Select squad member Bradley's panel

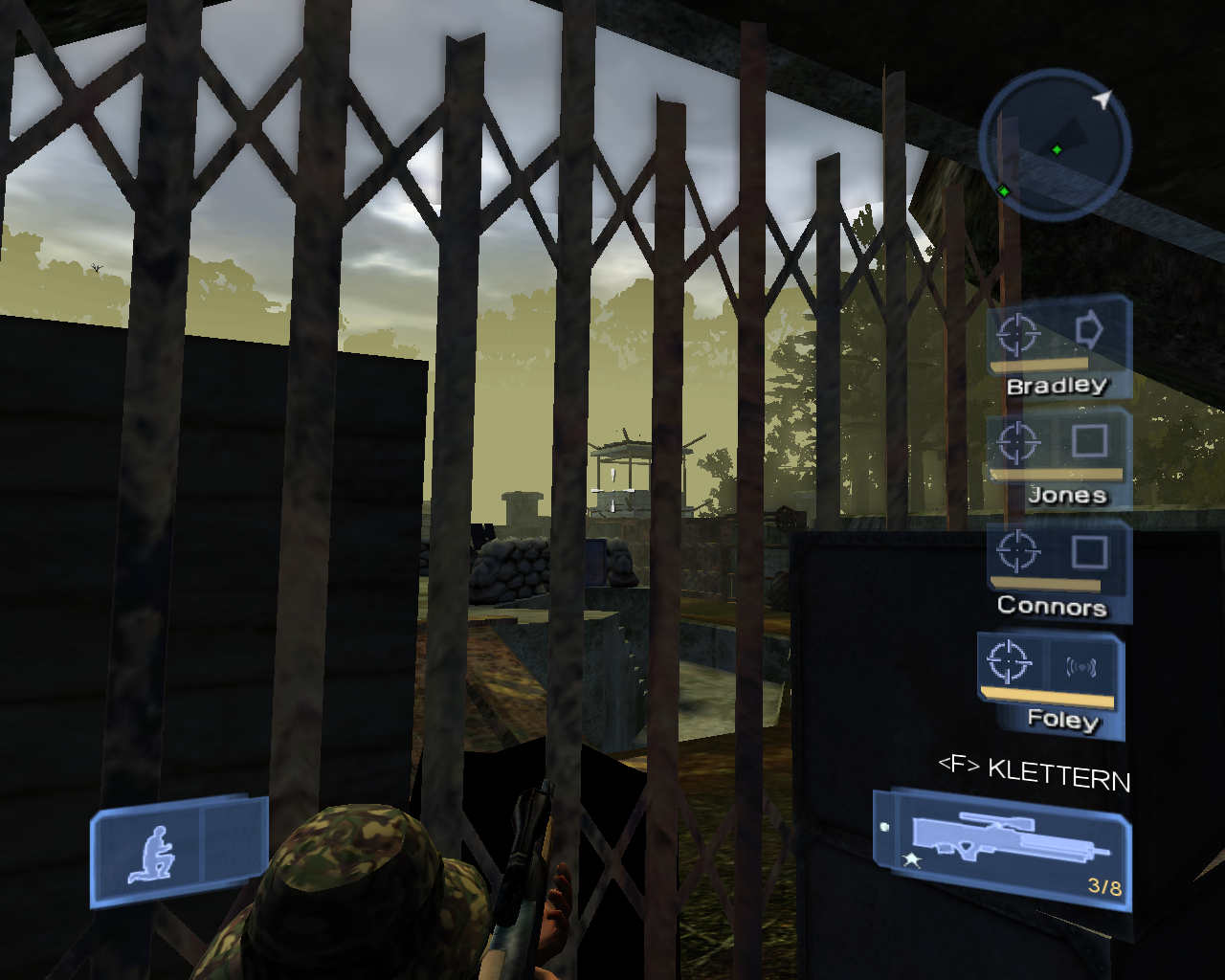[x=1058, y=348]
